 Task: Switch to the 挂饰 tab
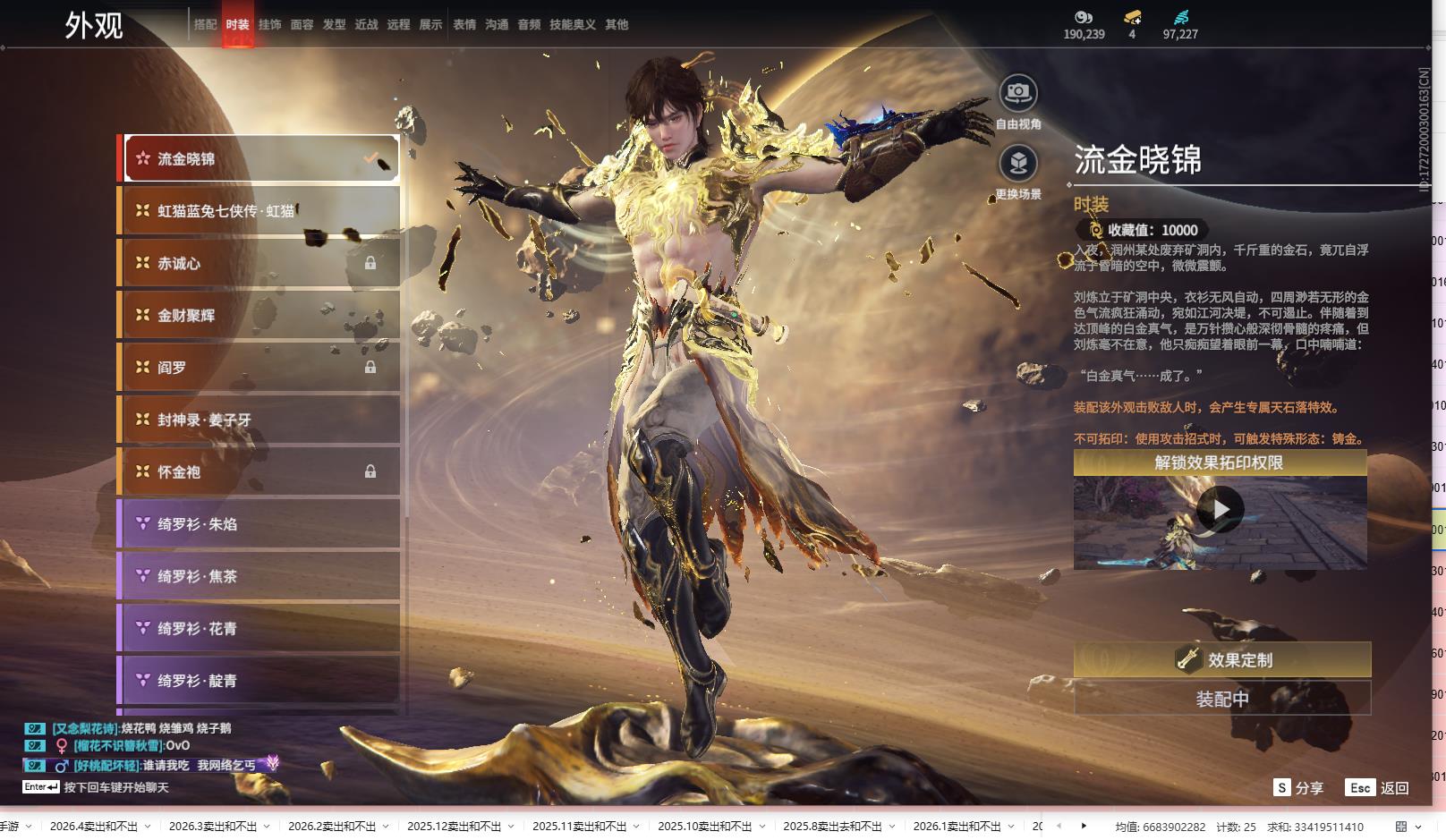269,25
